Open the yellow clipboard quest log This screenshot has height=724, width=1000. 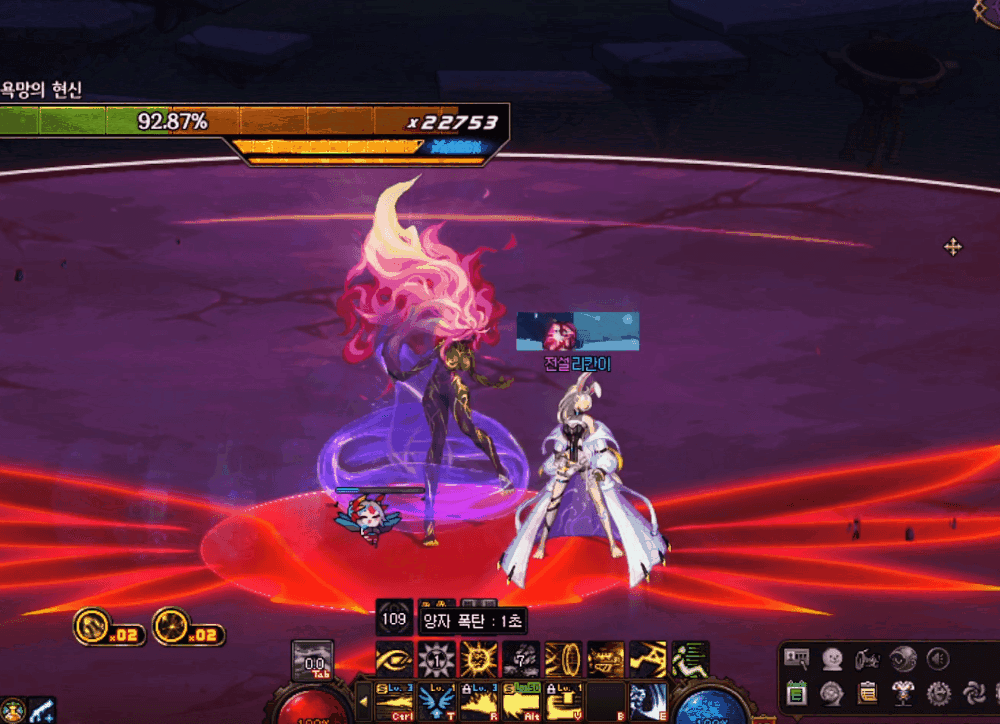tap(868, 691)
